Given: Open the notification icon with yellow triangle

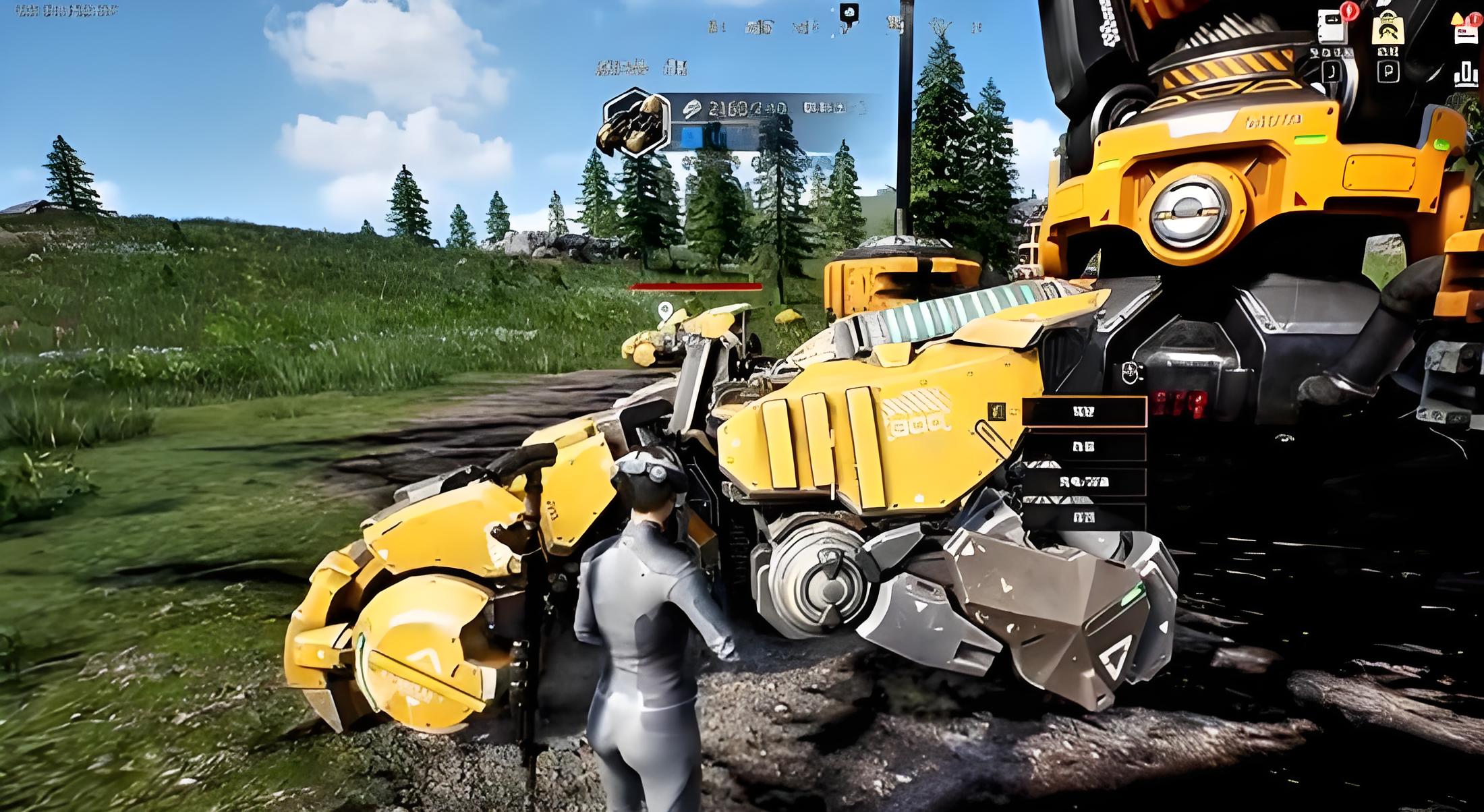Looking at the screenshot, I should (1465, 28).
